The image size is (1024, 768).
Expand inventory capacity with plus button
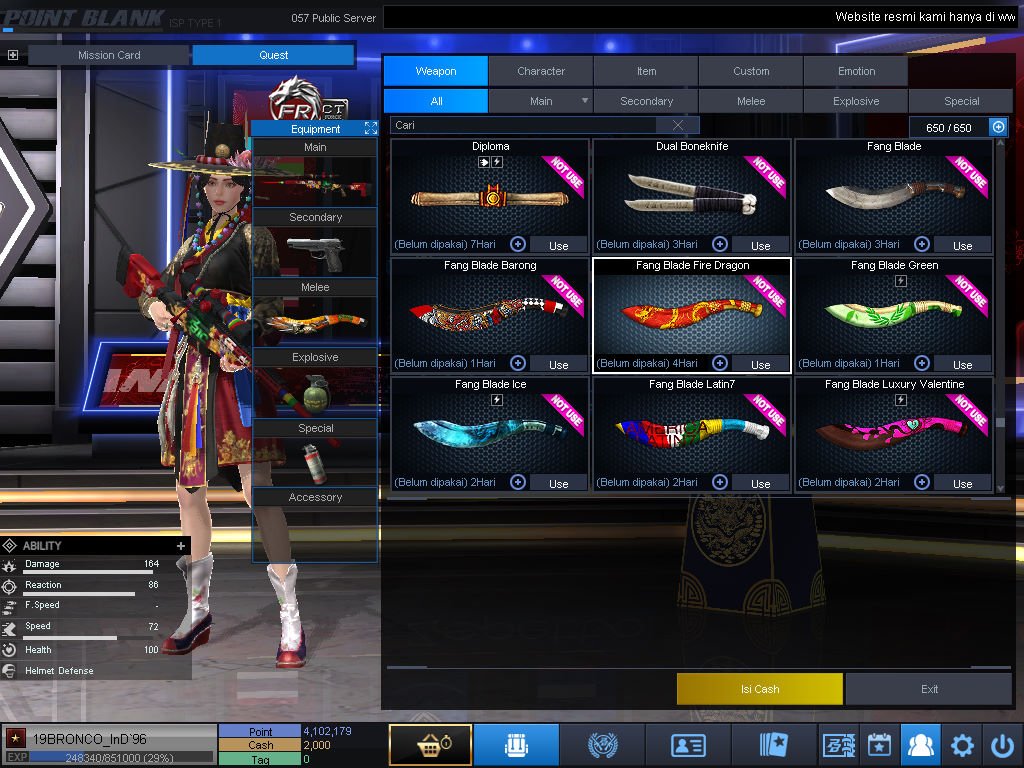pos(998,127)
